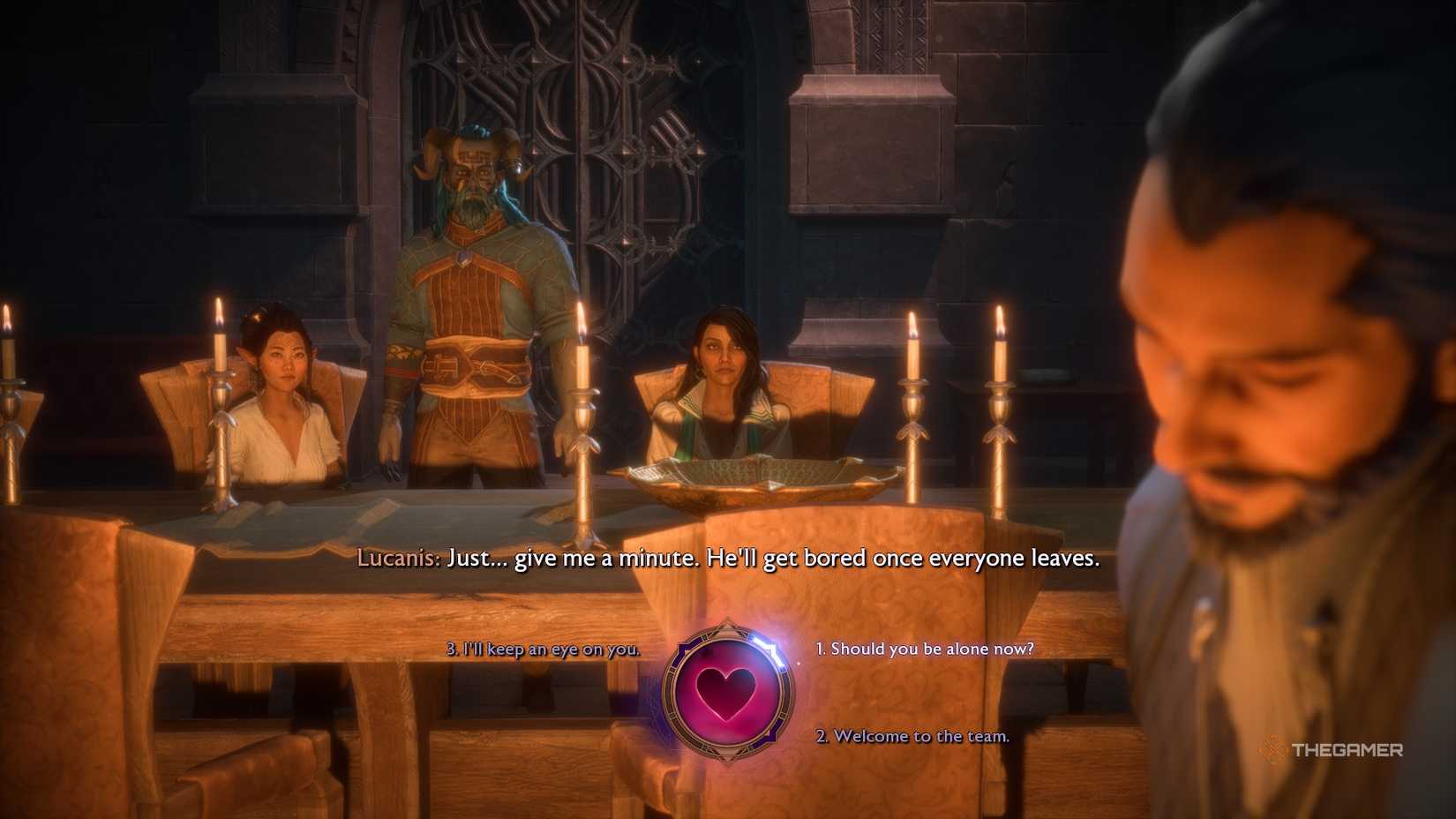
Task: Click the purple diamond accent atop the dialogue wheel
Action: pos(728,623)
